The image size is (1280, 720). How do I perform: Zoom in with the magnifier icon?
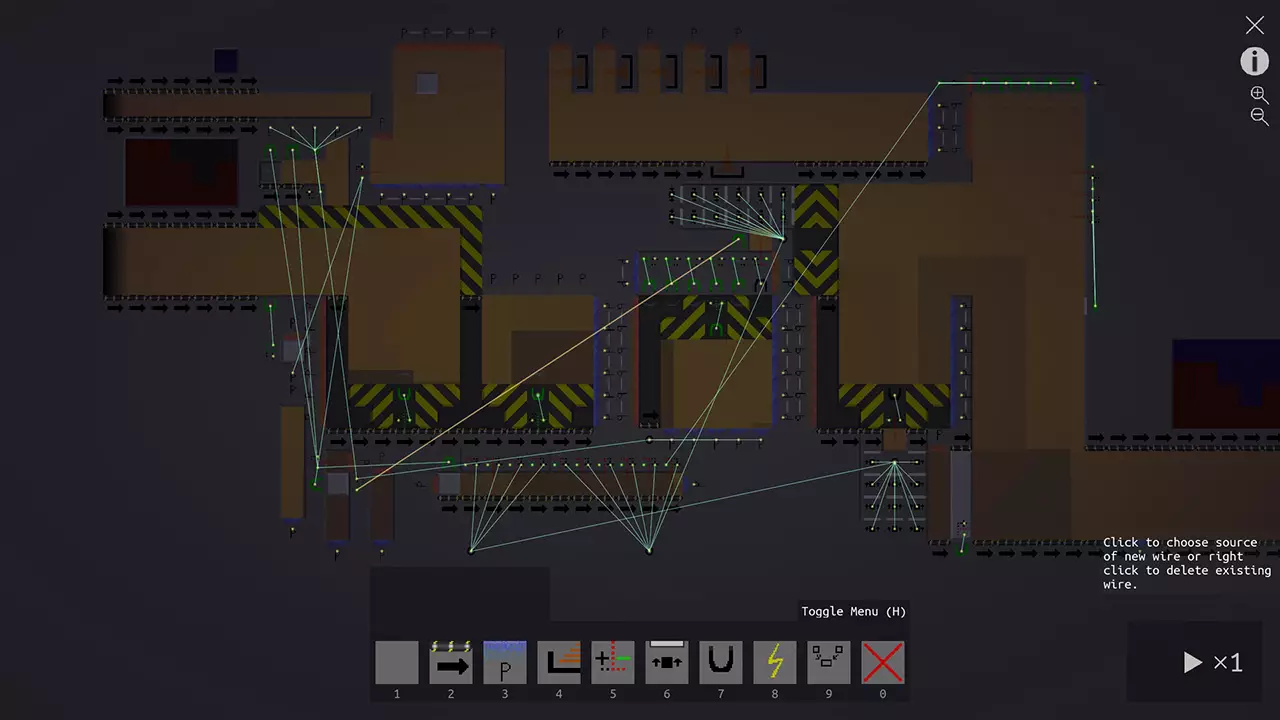click(1258, 93)
